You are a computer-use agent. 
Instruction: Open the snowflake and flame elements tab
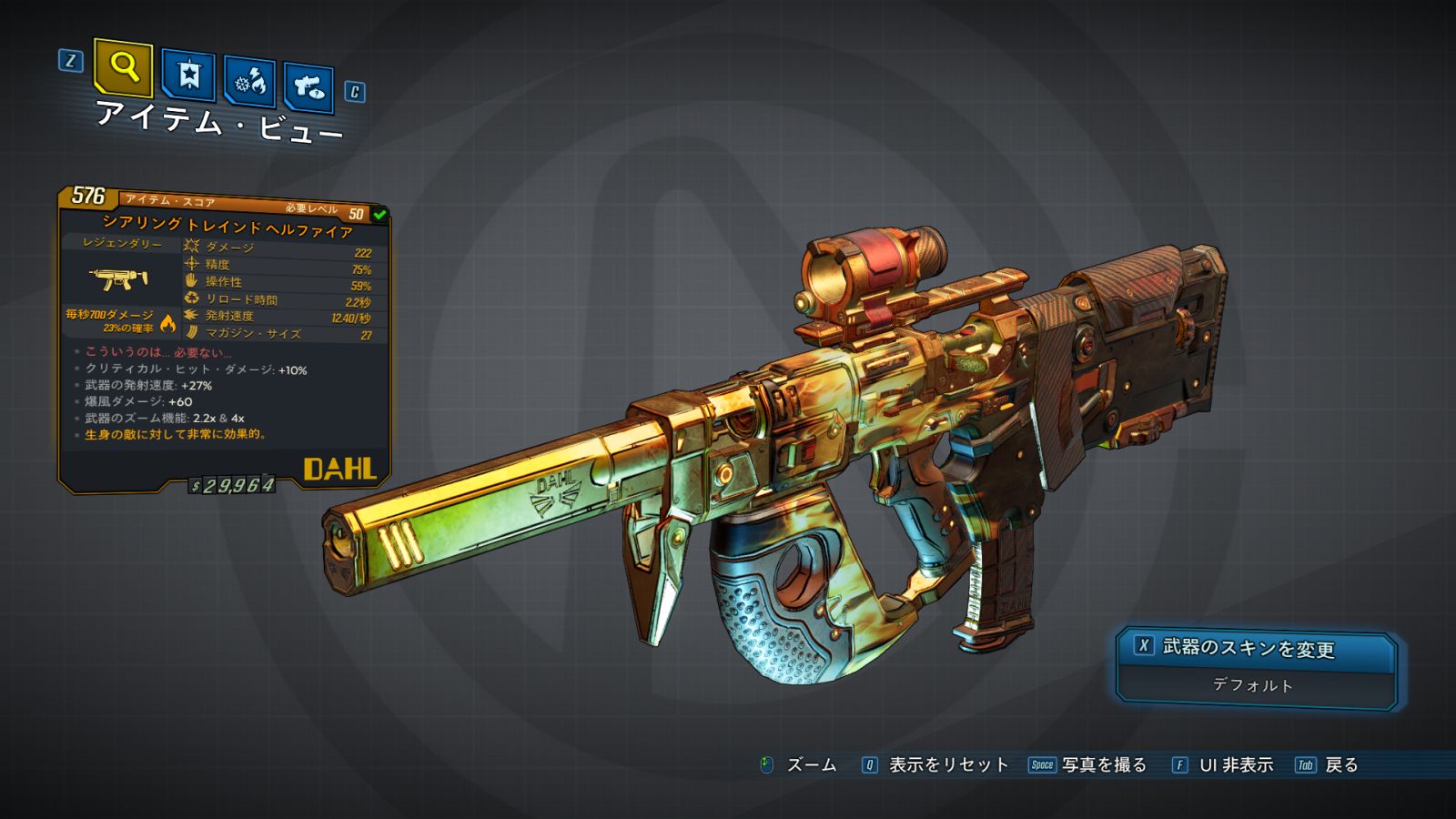coord(250,82)
